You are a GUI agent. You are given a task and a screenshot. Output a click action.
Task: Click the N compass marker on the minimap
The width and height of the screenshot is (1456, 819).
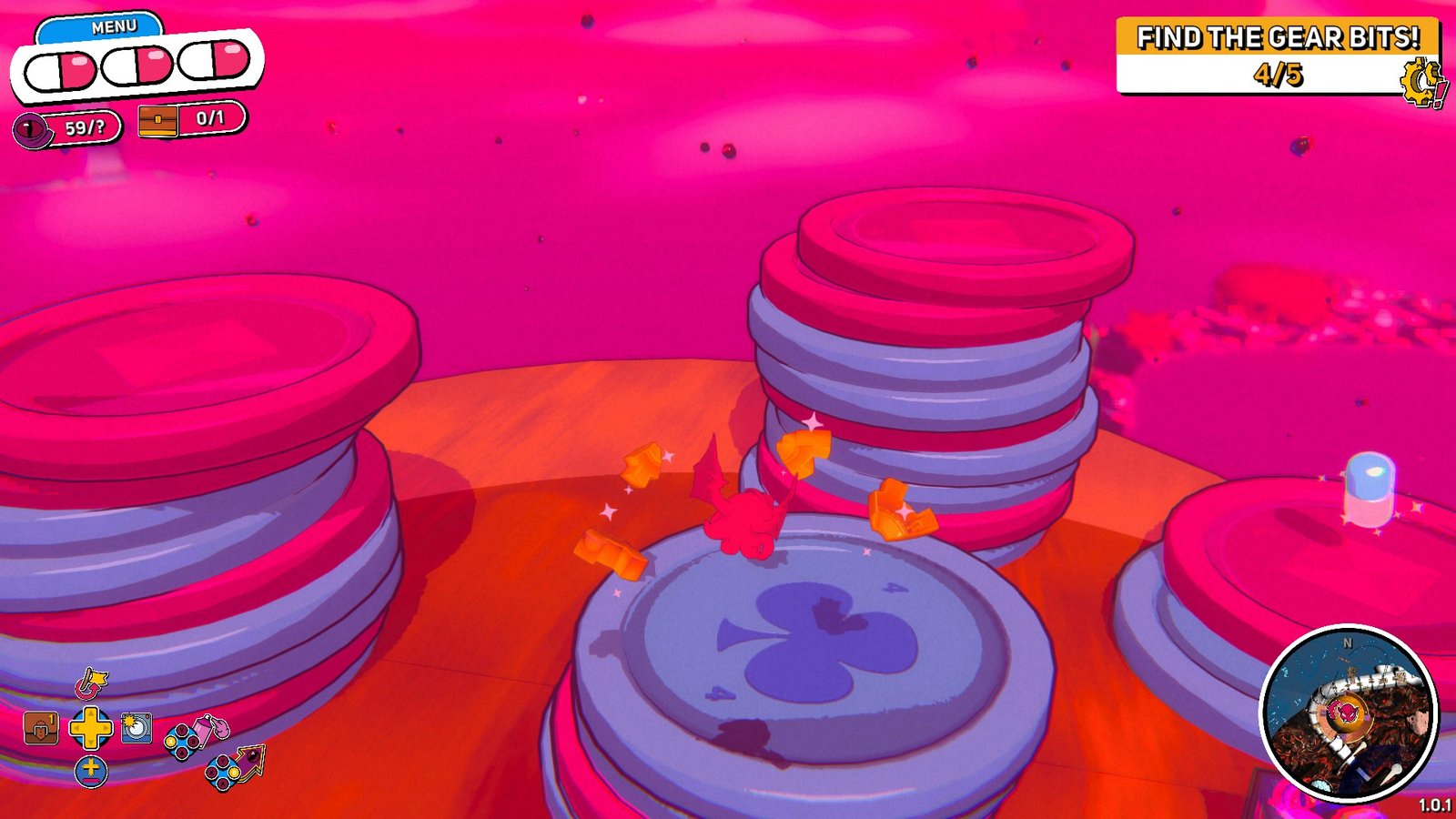pos(1348,642)
